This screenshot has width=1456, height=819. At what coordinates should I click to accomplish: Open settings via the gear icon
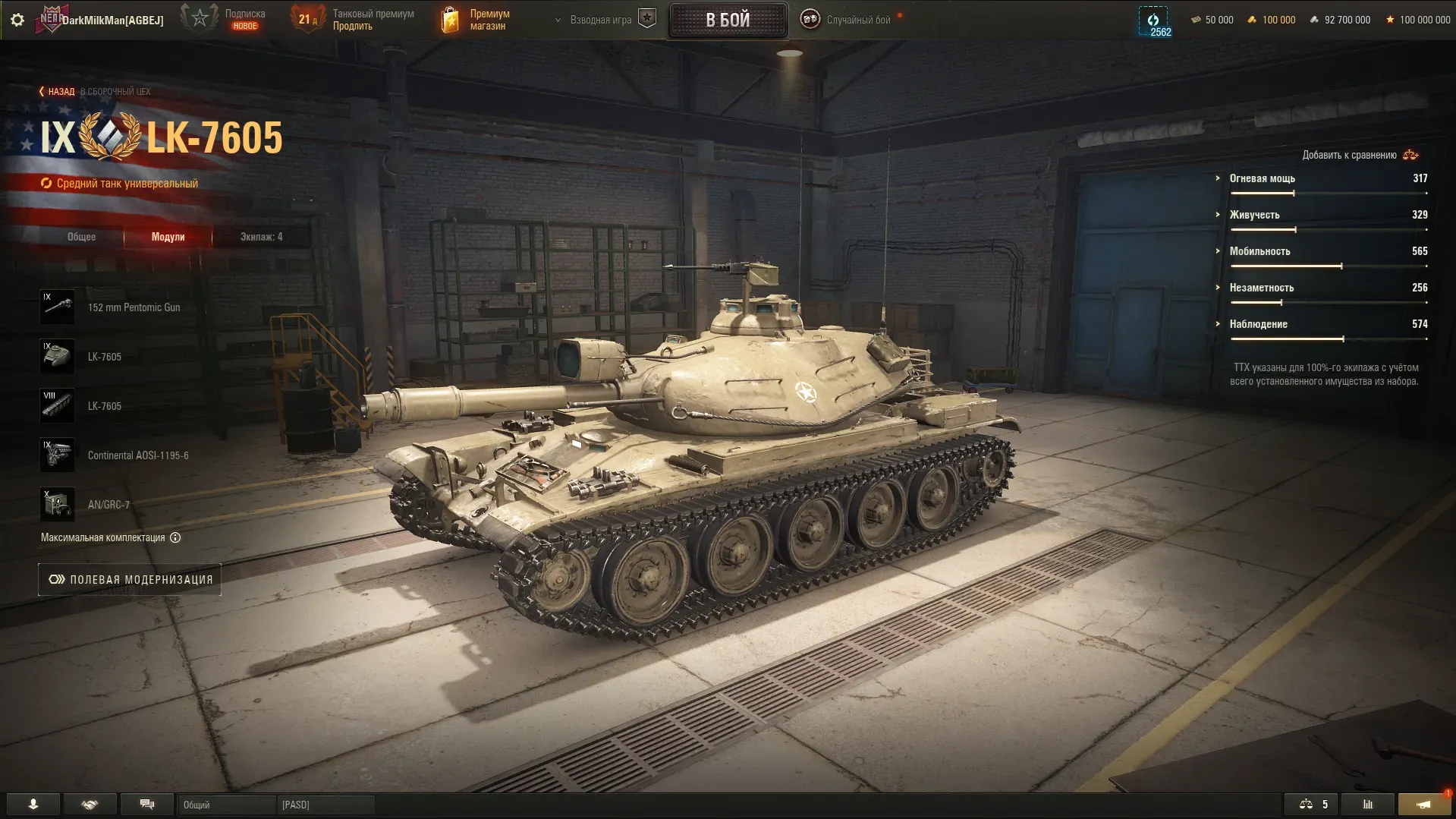pyautogui.click(x=17, y=20)
